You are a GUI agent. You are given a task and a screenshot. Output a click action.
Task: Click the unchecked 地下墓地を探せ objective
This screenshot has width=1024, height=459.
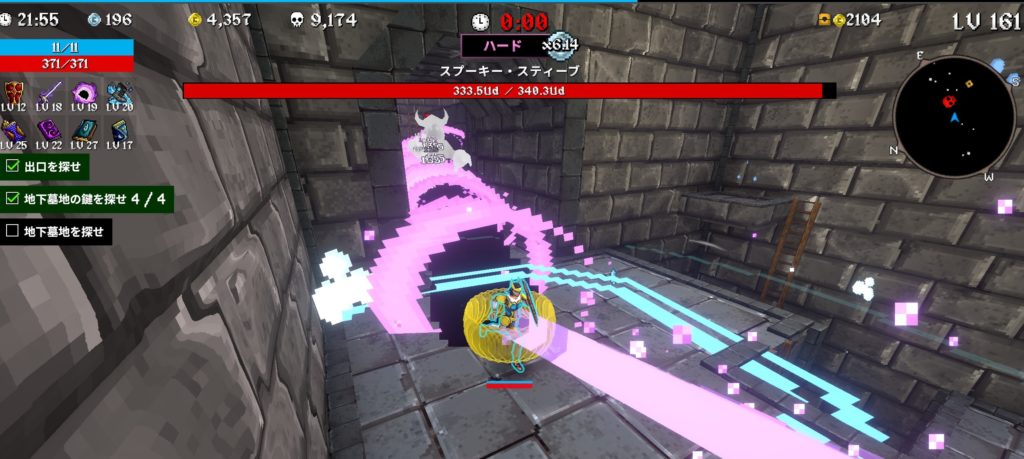click(x=56, y=232)
